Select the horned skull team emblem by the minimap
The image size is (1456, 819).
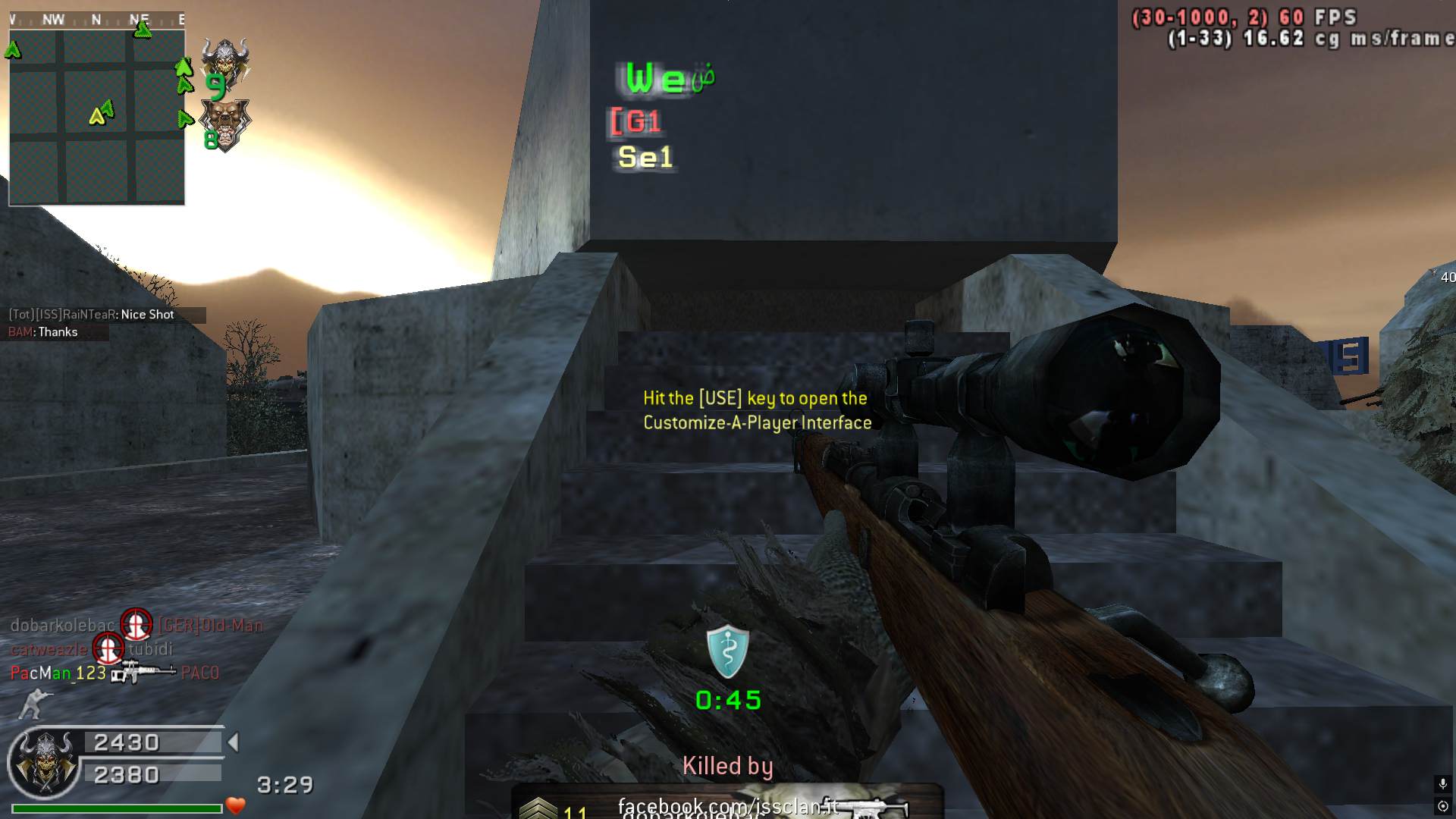pos(224,61)
